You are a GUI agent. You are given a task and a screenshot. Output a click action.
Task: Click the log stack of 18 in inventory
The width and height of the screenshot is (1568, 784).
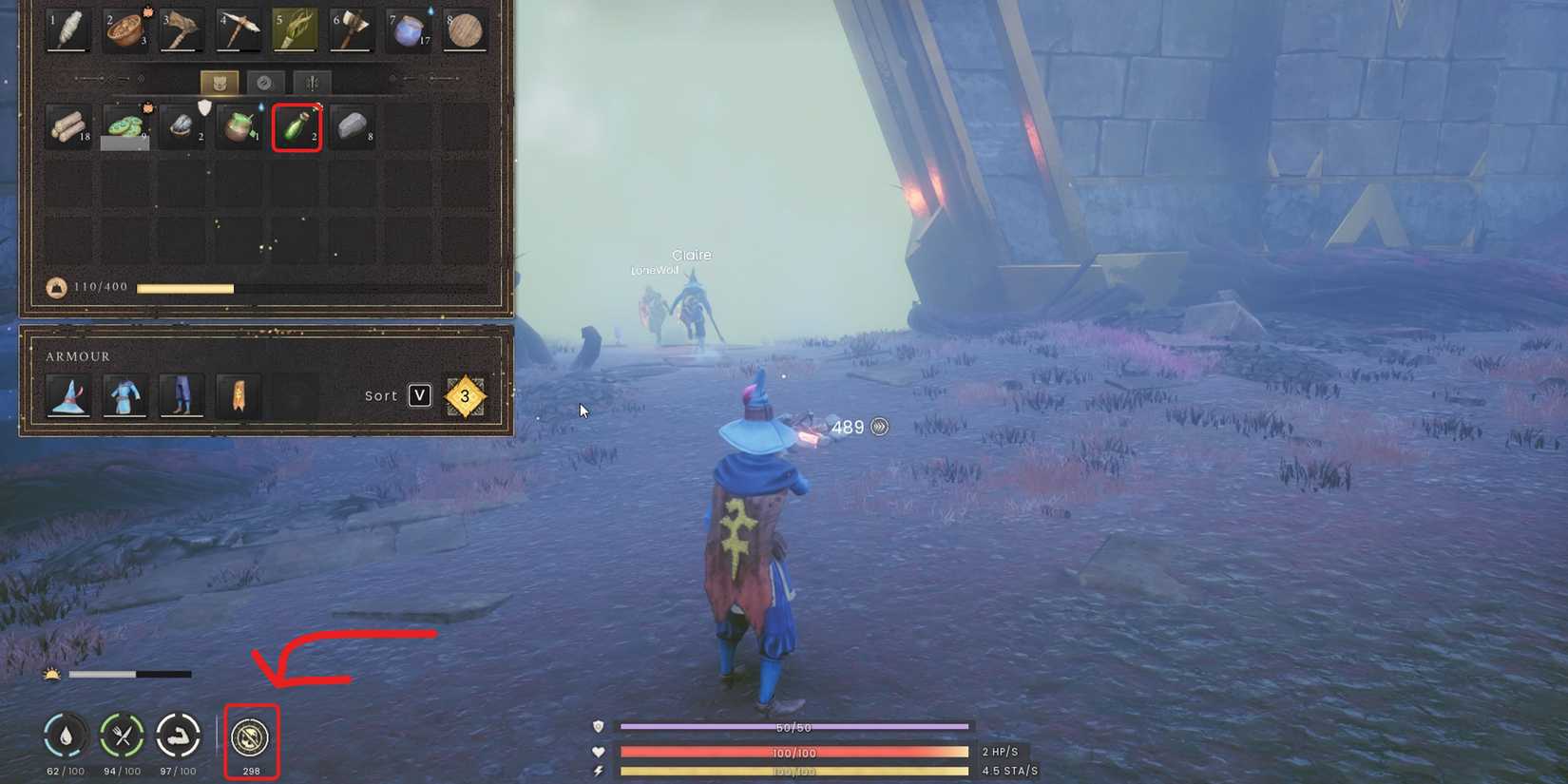67,124
